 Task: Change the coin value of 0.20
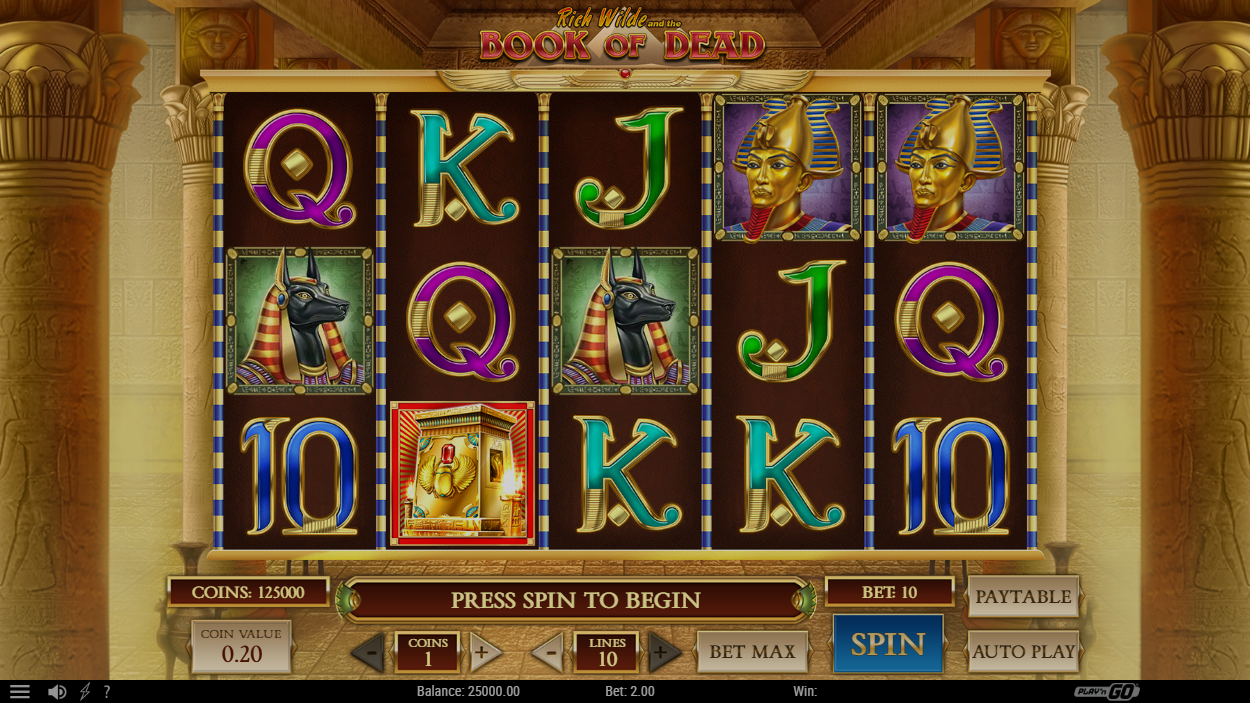(x=241, y=646)
